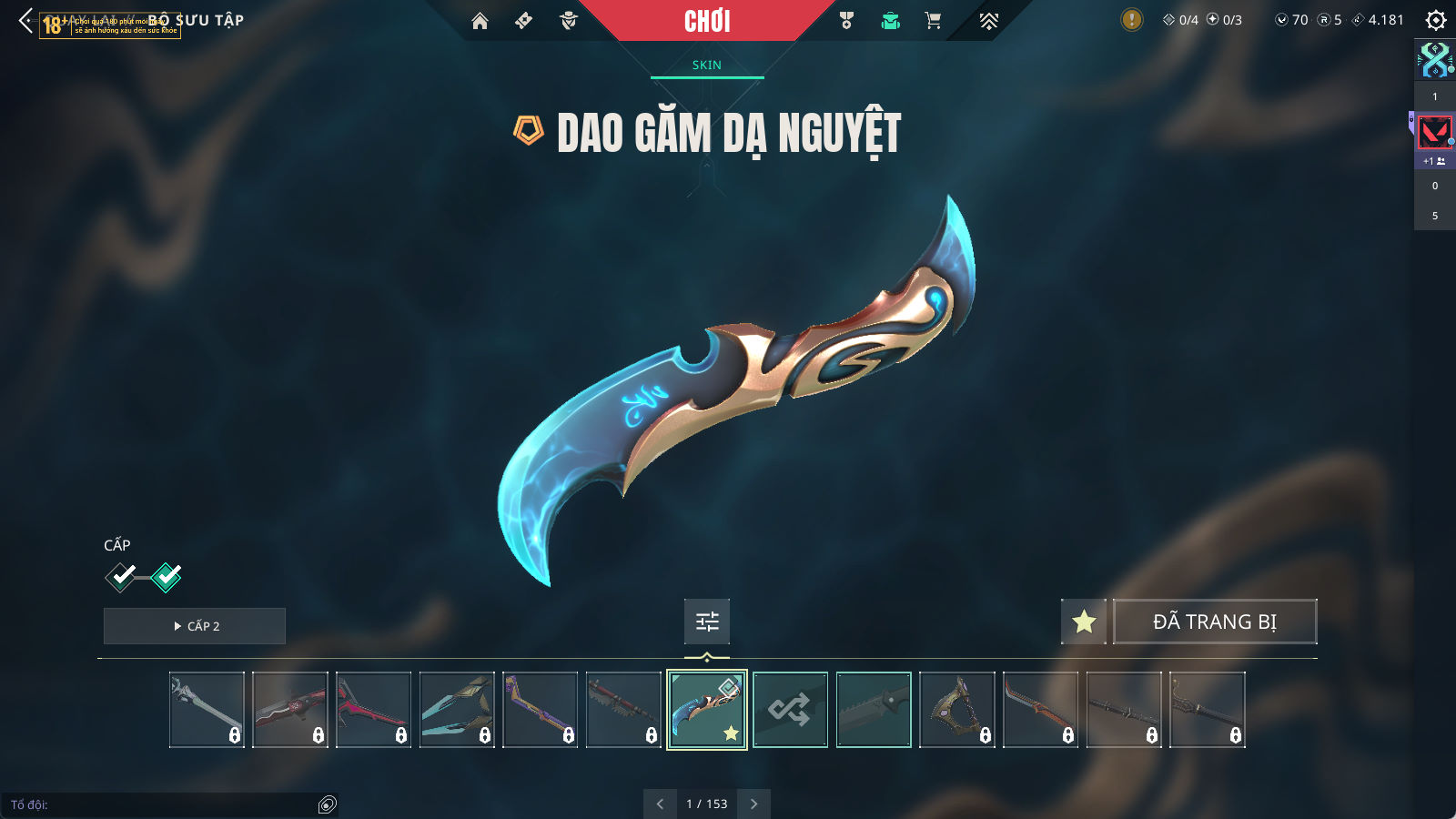The width and height of the screenshot is (1456, 819).
Task: Go to next skin page arrow
Action: point(753,804)
